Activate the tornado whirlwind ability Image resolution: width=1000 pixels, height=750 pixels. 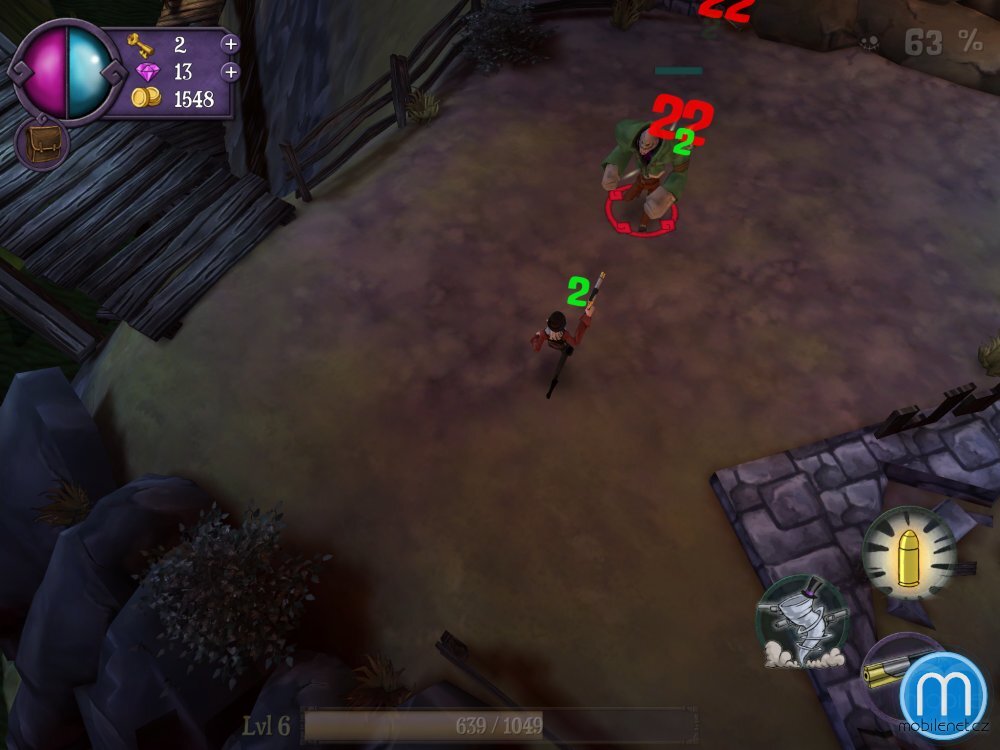click(801, 621)
